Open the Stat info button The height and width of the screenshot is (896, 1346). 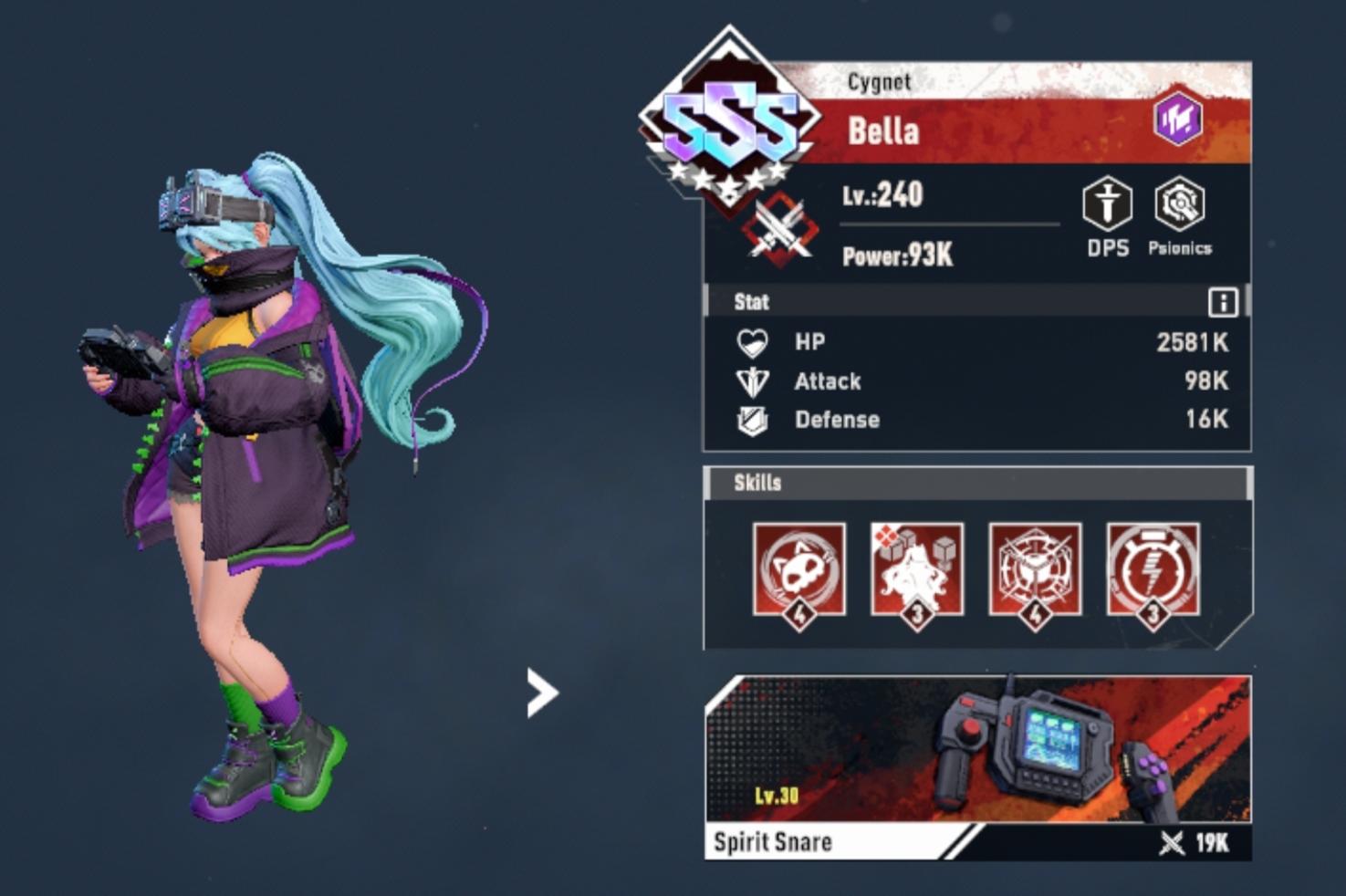(x=1223, y=301)
